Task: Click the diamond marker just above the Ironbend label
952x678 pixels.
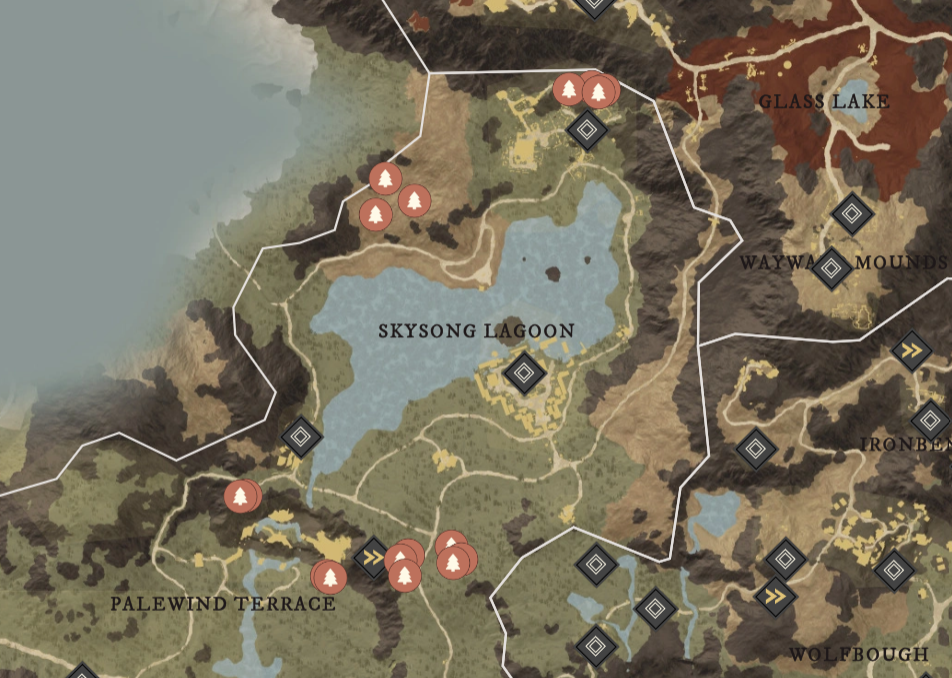Action: (931, 419)
